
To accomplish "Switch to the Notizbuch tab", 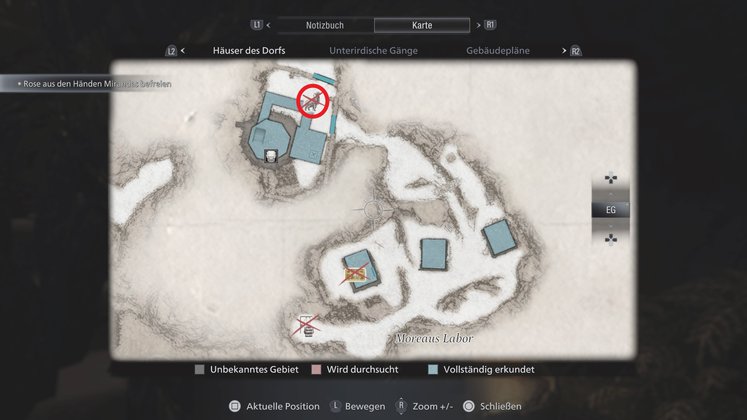I will tap(325, 24).
